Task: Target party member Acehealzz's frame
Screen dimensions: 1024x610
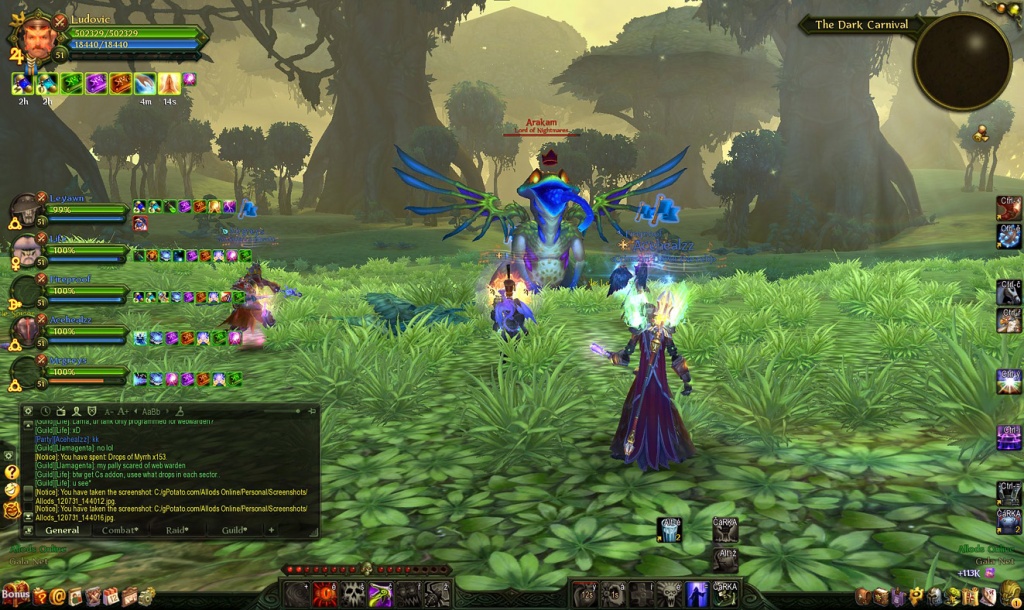Action: tap(26, 332)
